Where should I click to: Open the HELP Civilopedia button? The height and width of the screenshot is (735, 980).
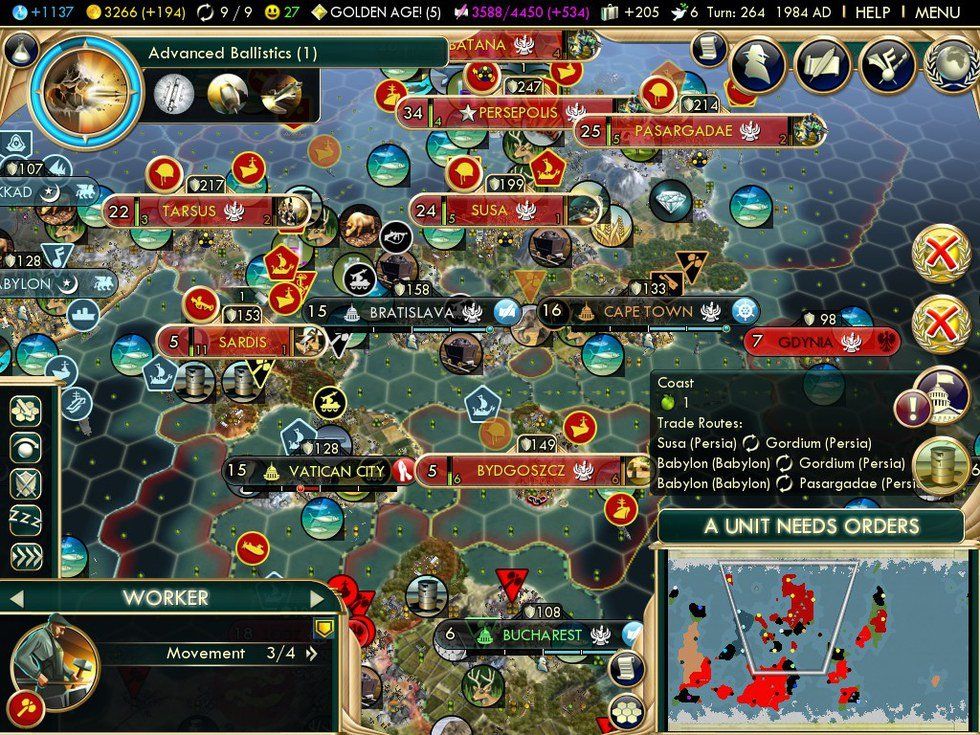(872, 13)
